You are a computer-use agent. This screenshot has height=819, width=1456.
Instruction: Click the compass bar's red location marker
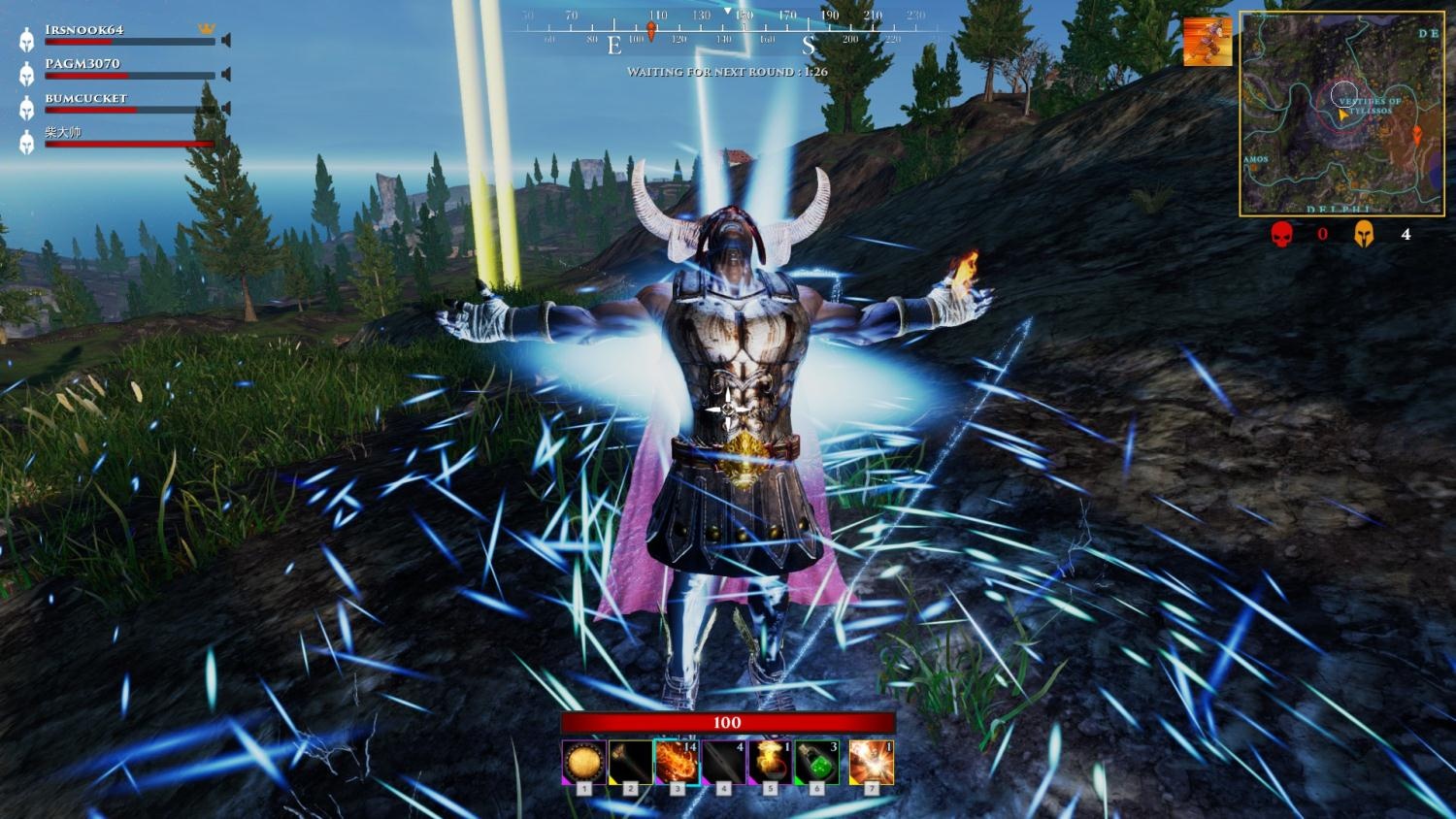tap(651, 32)
